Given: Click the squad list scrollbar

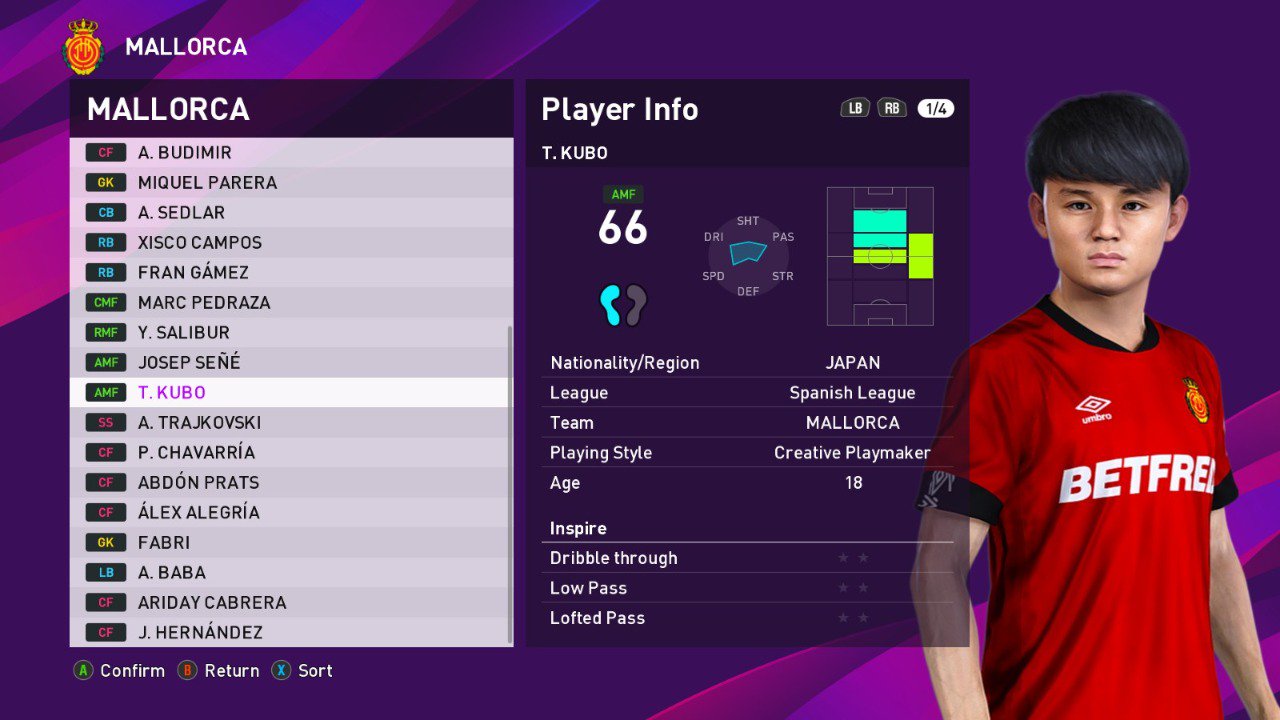Looking at the screenshot, I should (510, 480).
